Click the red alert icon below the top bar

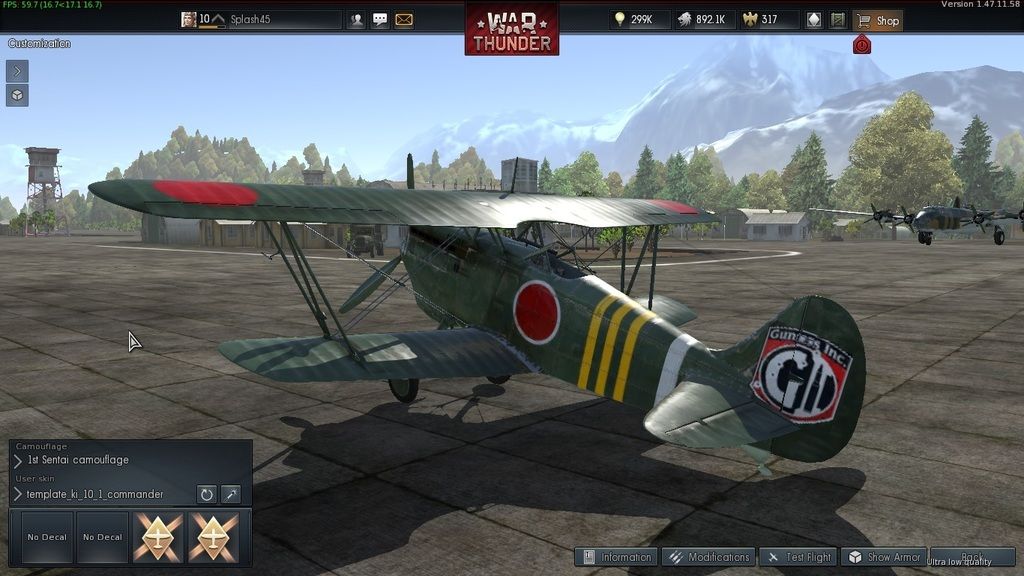[862, 45]
